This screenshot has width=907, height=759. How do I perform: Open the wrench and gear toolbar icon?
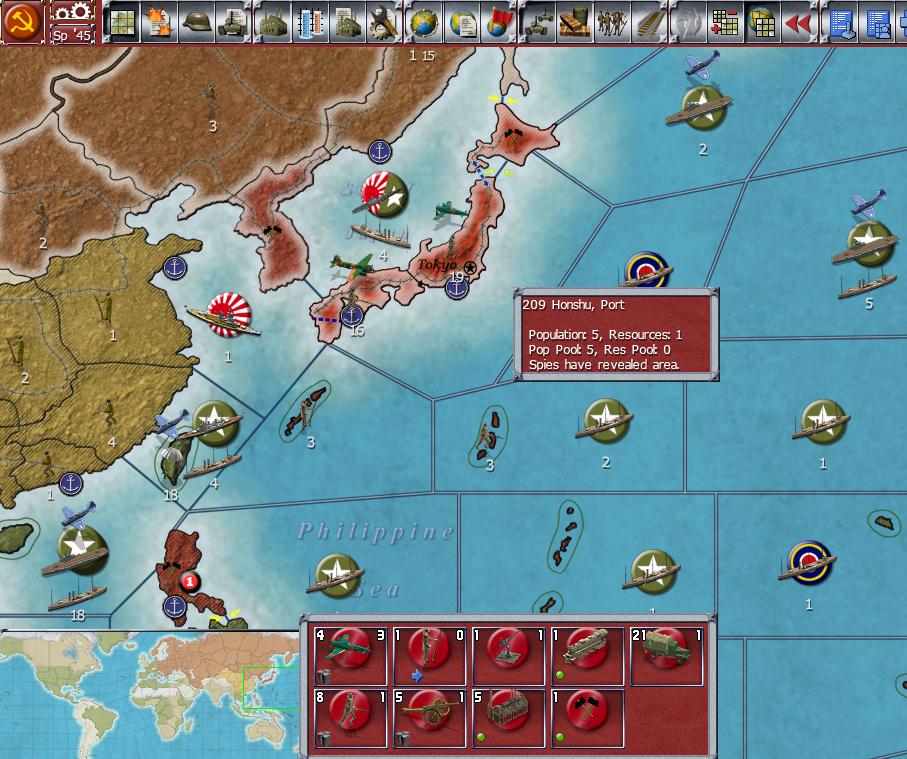click(x=383, y=21)
